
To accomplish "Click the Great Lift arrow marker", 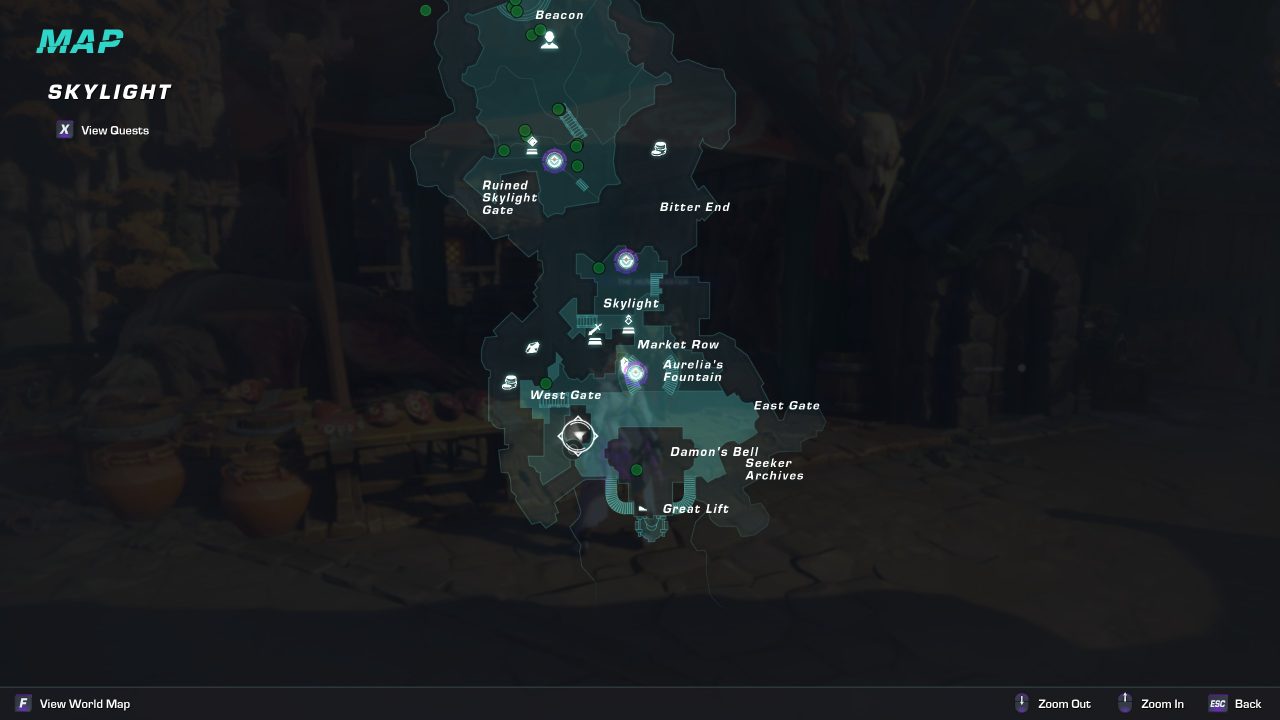I will 644,508.
